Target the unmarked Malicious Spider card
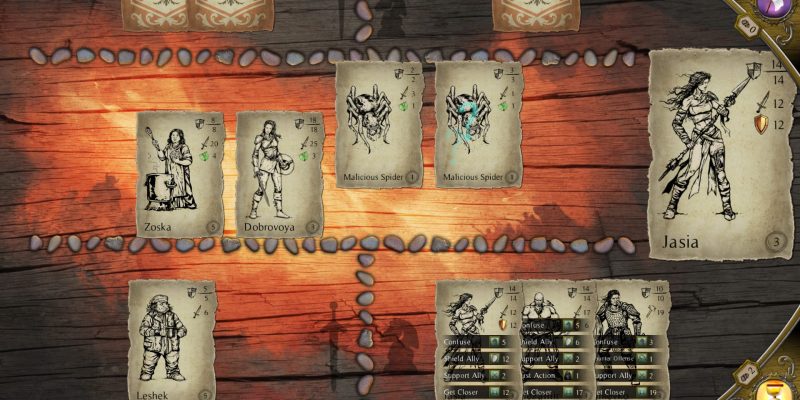Image resolution: width=800 pixels, height=400 pixels. [x=378, y=124]
